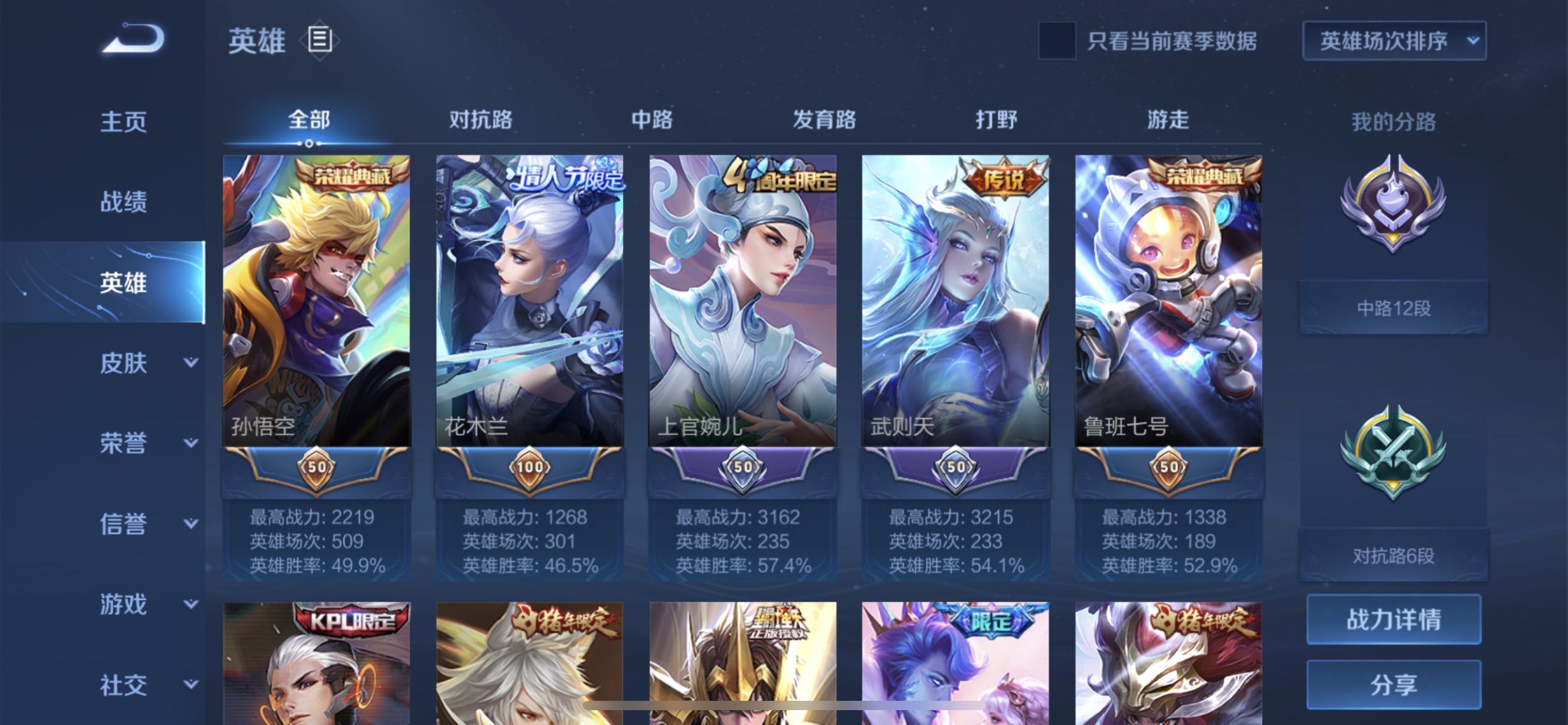
Task: Click the level 50 badge under 孙悟空
Action: 316,469
